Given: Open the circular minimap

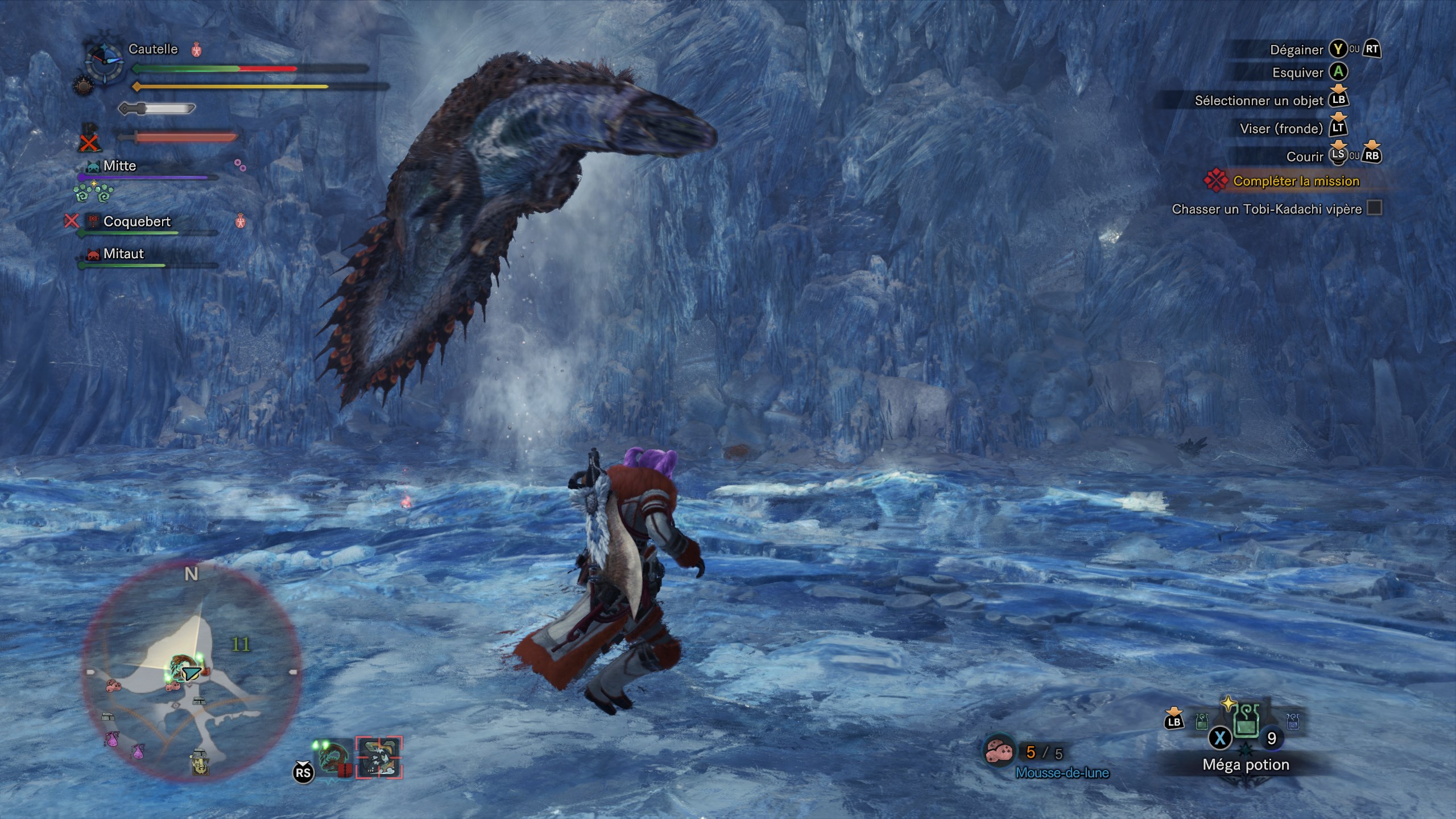Looking at the screenshot, I should [x=191, y=672].
